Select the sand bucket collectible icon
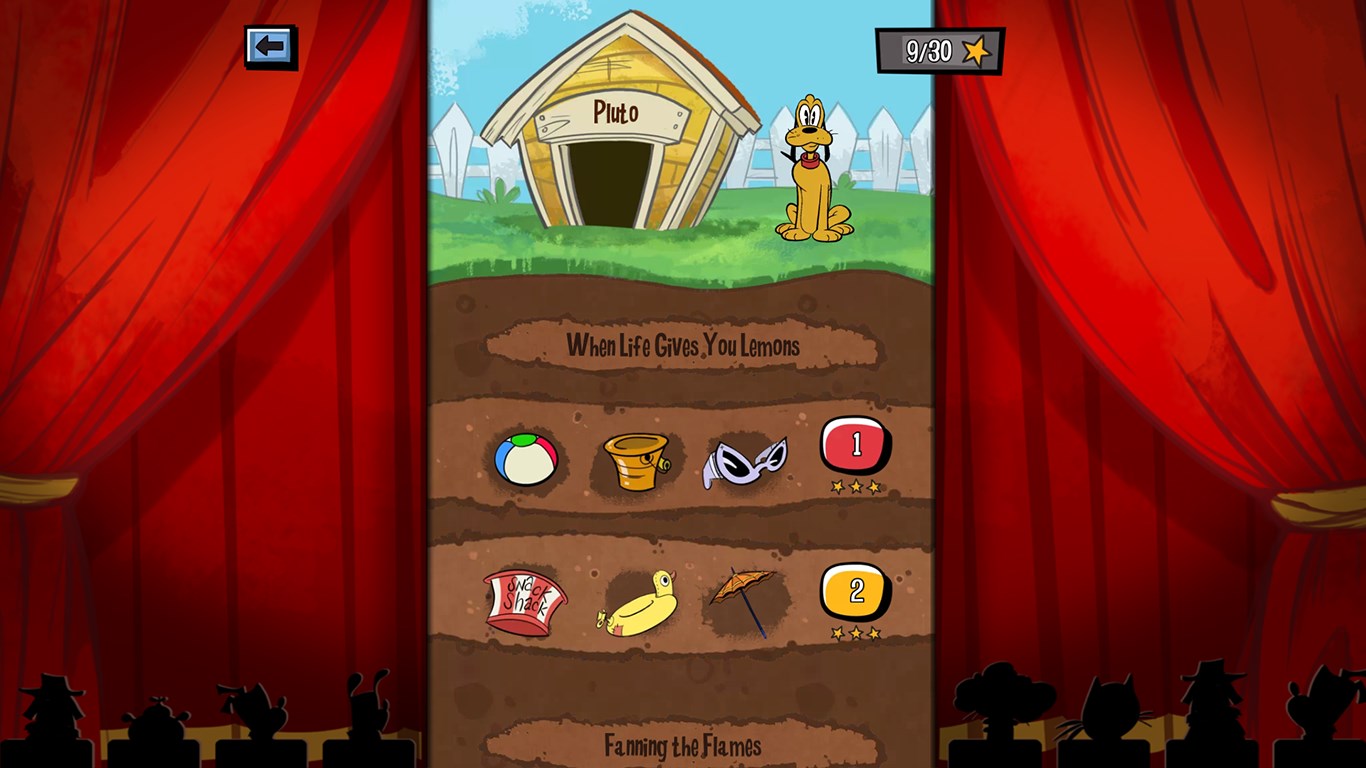The height and width of the screenshot is (768, 1366). (x=637, y=459)
